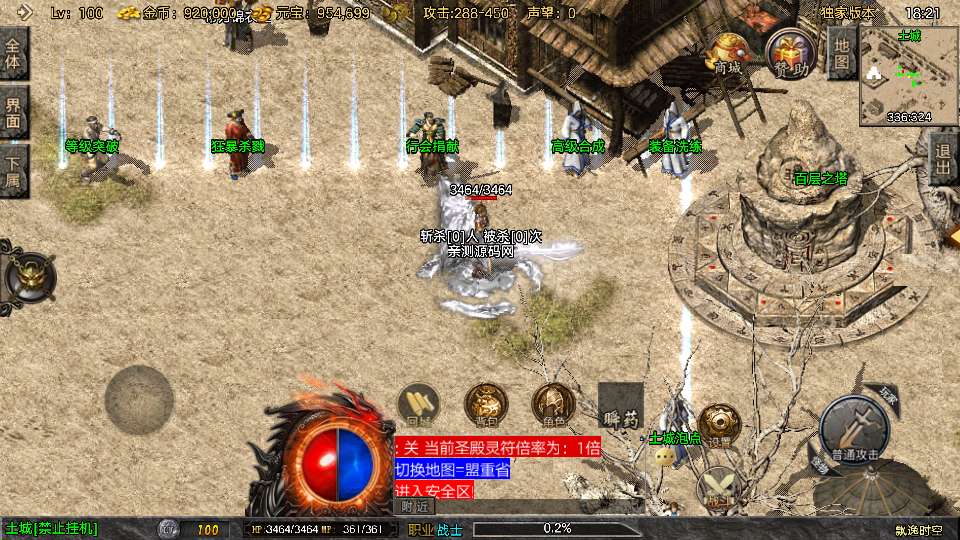Click the arrow icon beside Lv
This screenshot has width=960, height=540.
tap(24, 13)
